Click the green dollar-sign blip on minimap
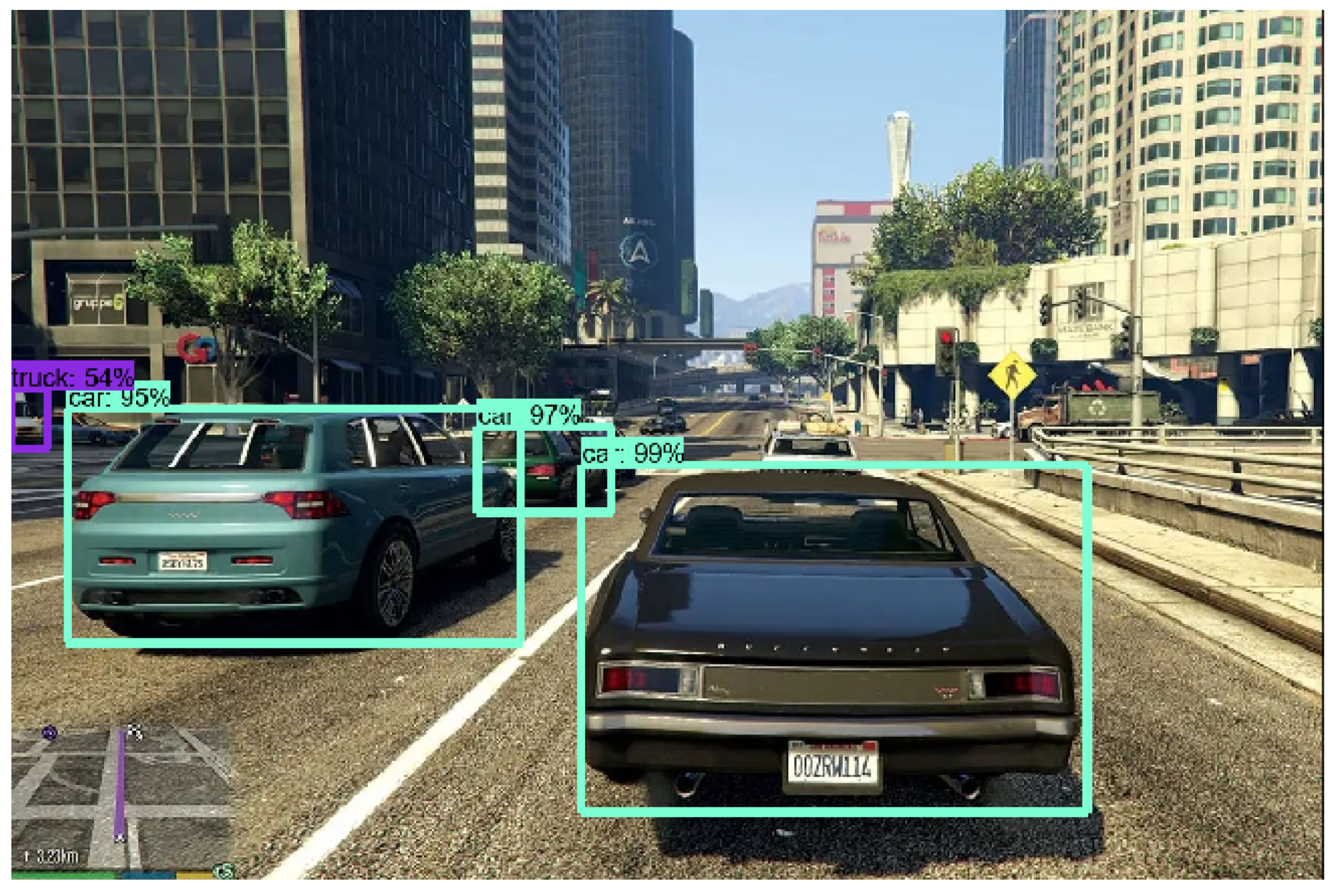The width and height of the screenshot is (1341, 896). 224,871
